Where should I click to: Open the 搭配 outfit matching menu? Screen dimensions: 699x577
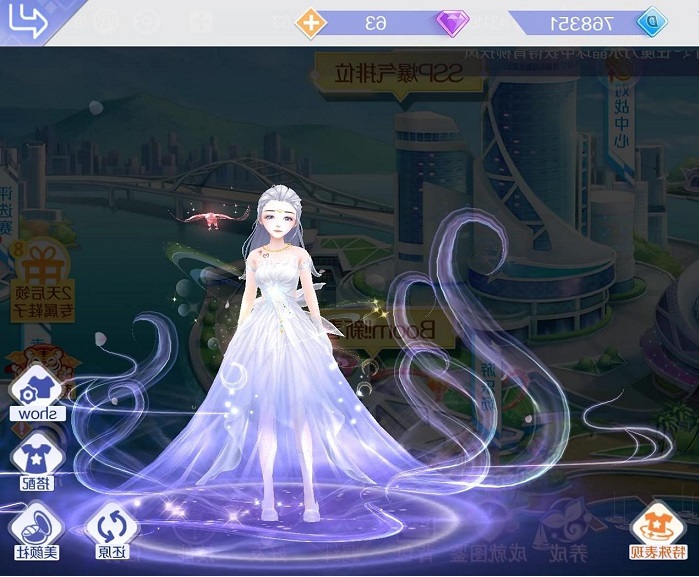[x=35, y=464]
